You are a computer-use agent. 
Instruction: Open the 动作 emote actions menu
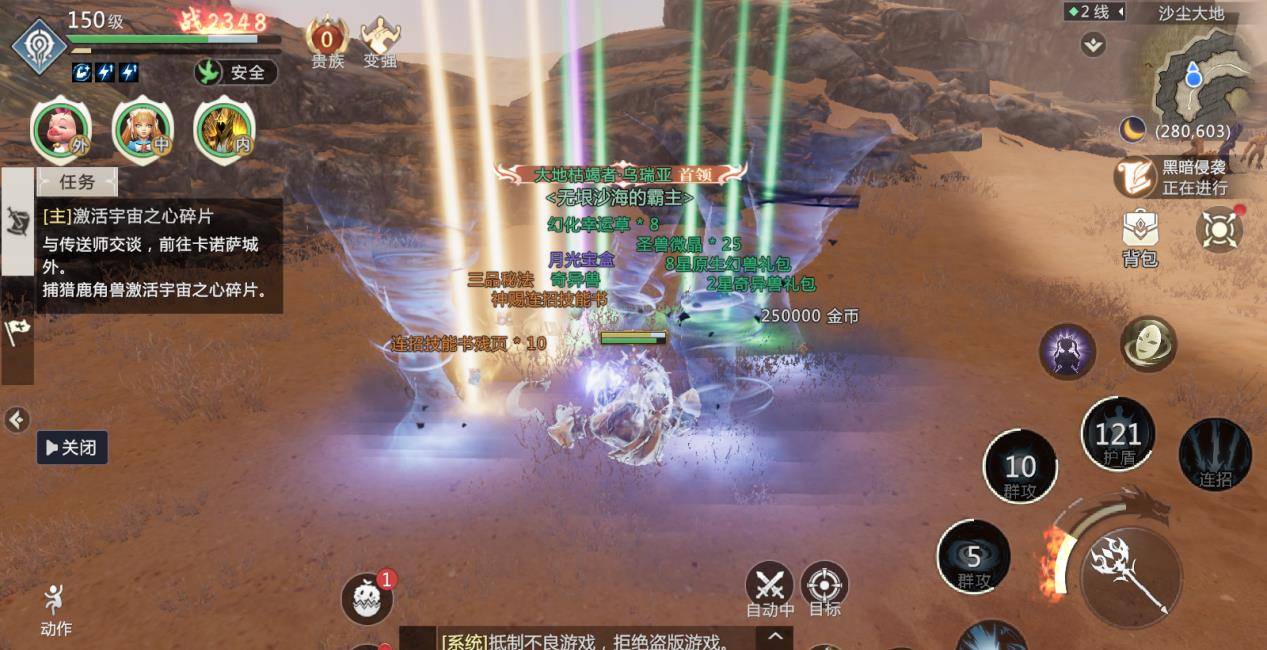pyautogui.click(x=56, y=610)
